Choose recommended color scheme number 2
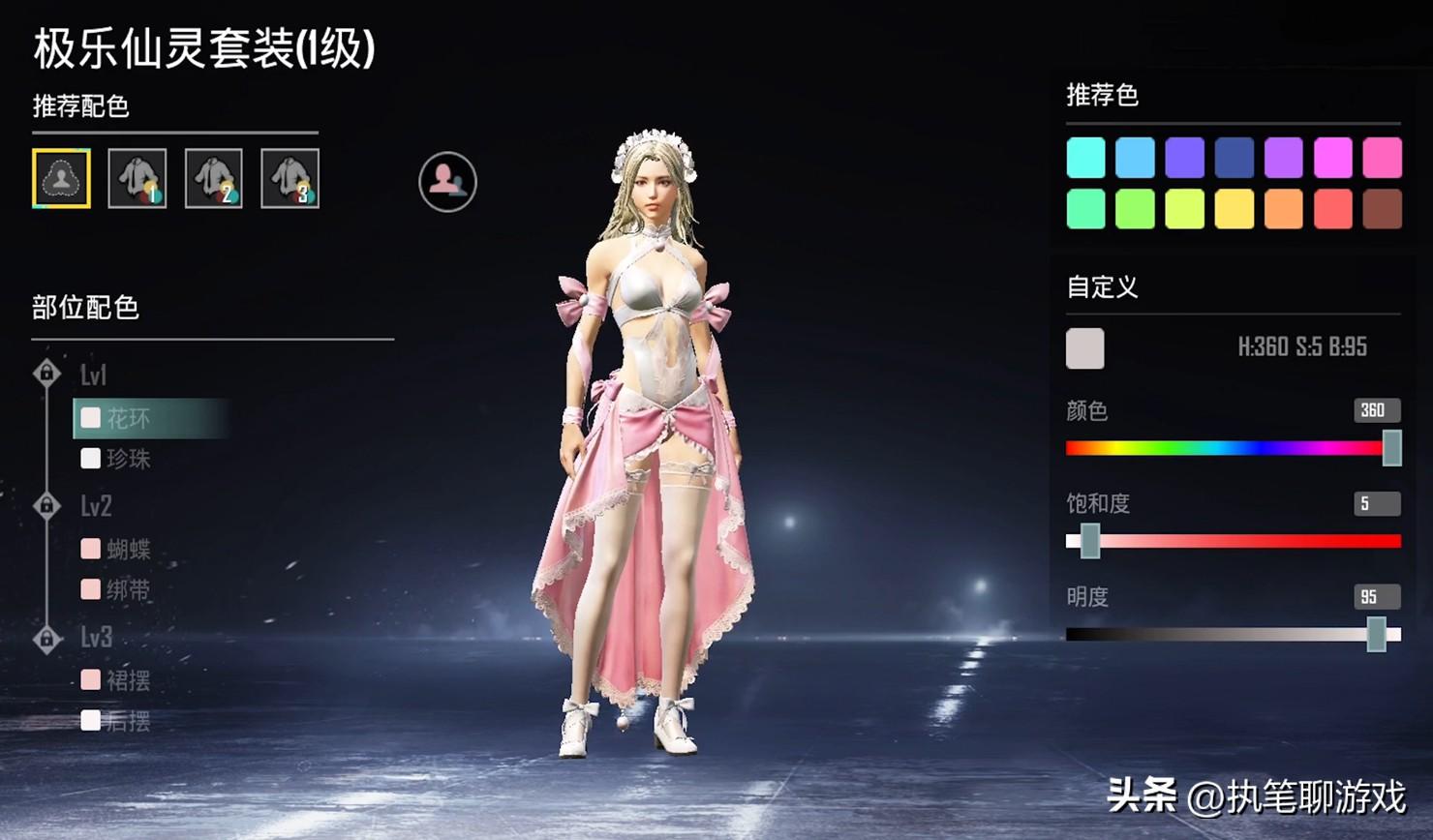1433x840 pixels. [x=214, y=178]
